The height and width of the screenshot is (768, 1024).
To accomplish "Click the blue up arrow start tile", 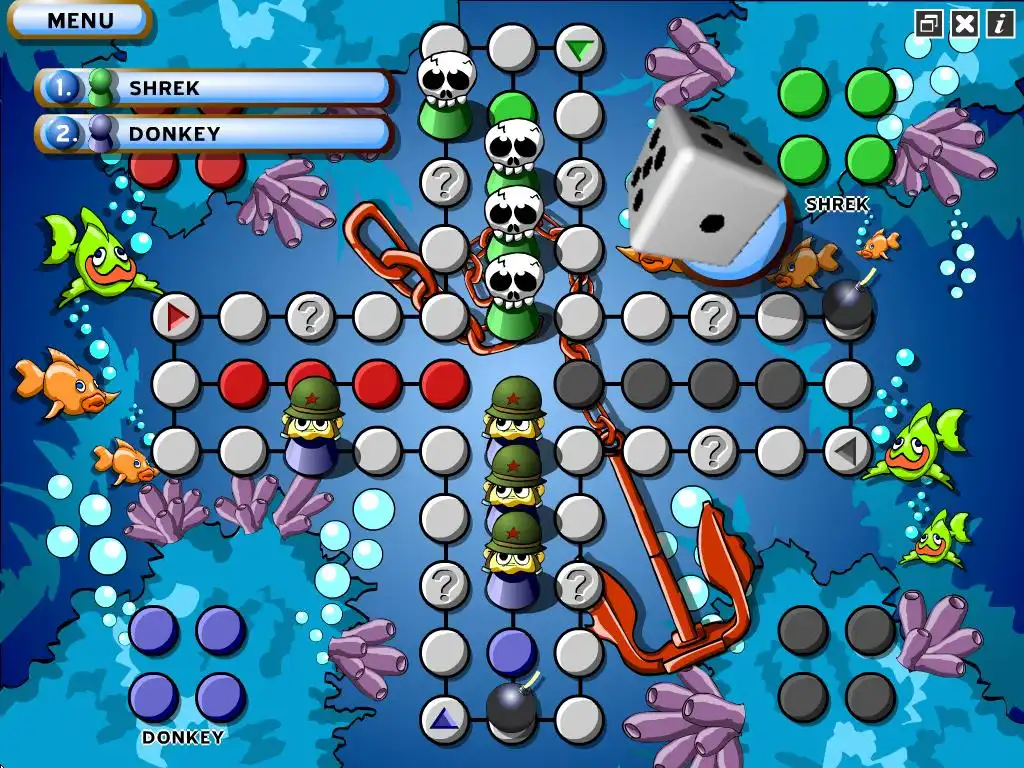I will [444, 718].
